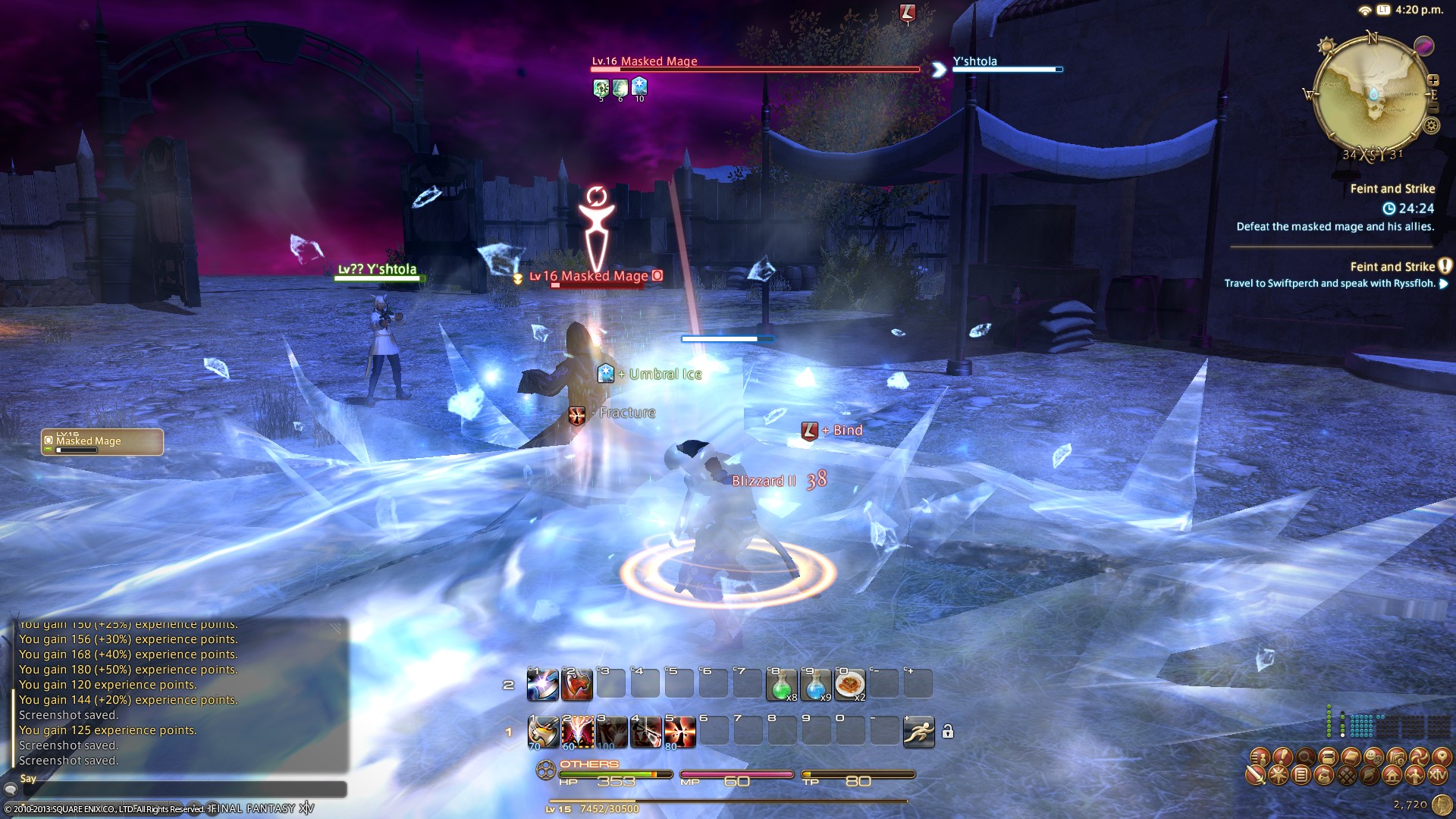Select Masked Mage in the enmity list
This screenshot has width=1456, height=819.
[102, 442]
